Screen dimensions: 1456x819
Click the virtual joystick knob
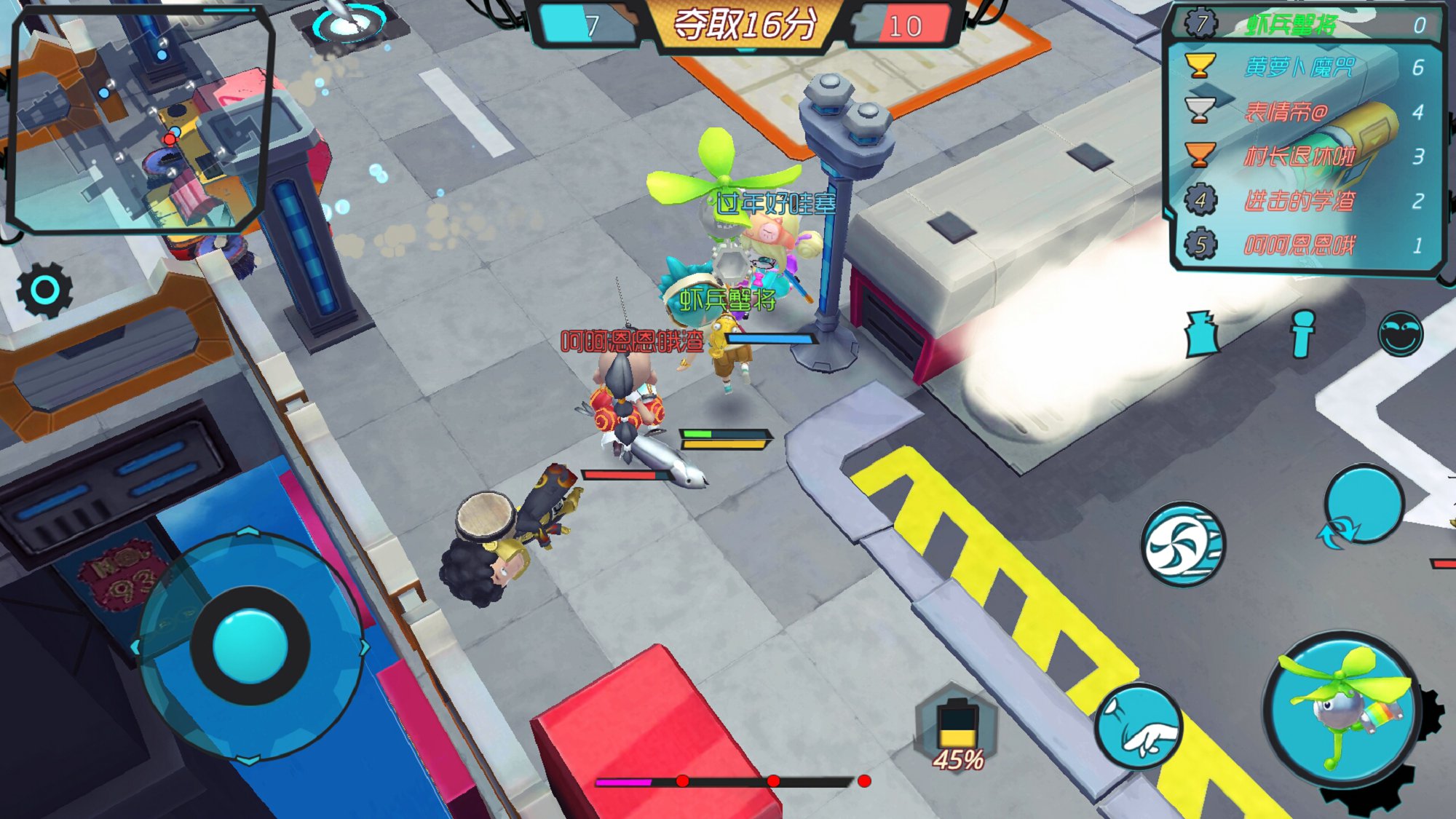pyautogui.click(x=250, y=646)
